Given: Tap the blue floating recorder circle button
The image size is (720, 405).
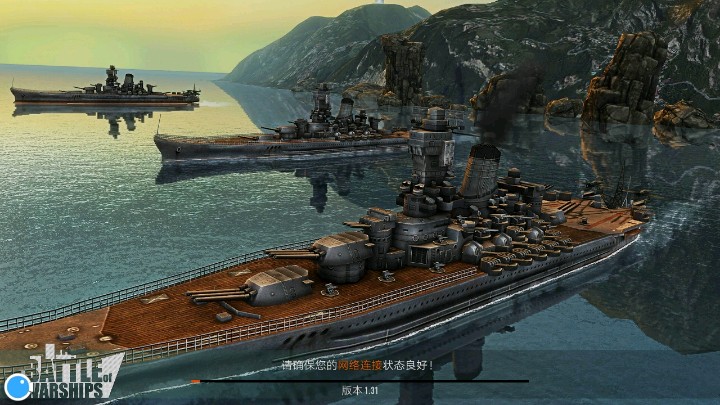Looking at the screenshot, I should click(x=17, y=386).
